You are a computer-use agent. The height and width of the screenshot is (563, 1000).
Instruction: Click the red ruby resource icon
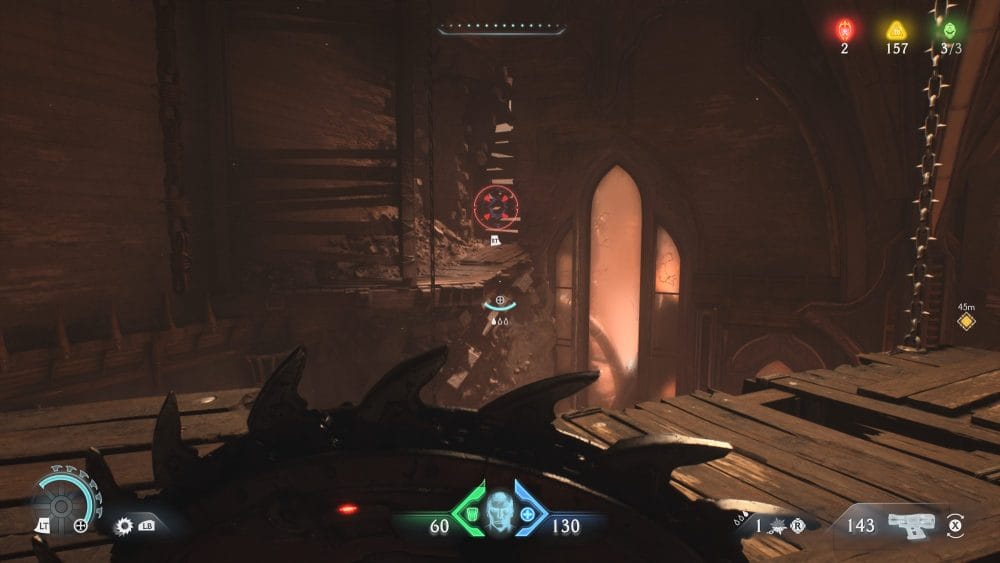click(844, 30)
